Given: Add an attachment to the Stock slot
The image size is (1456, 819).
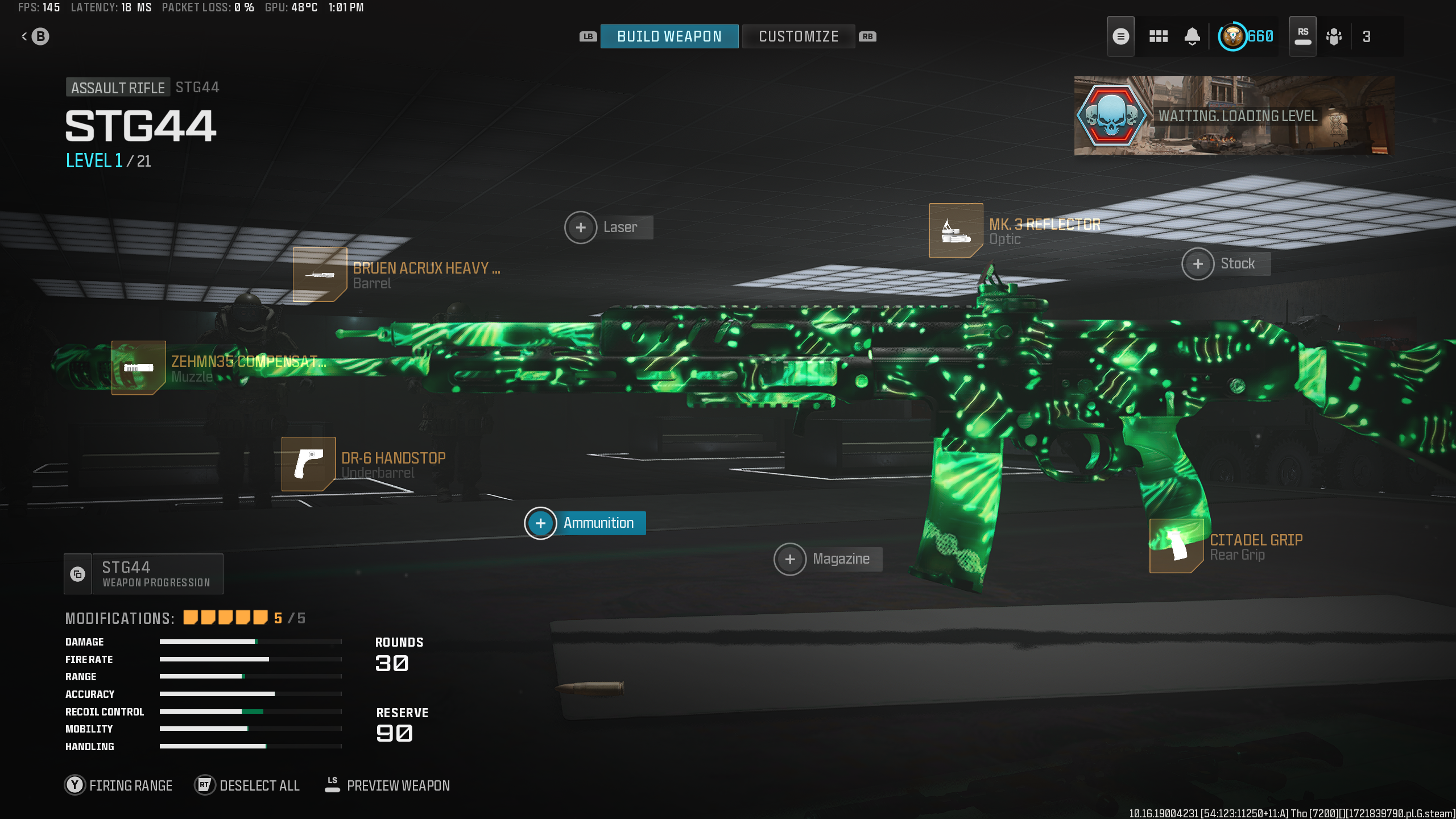Looking at the screenshot, I should coord(1198,263).
